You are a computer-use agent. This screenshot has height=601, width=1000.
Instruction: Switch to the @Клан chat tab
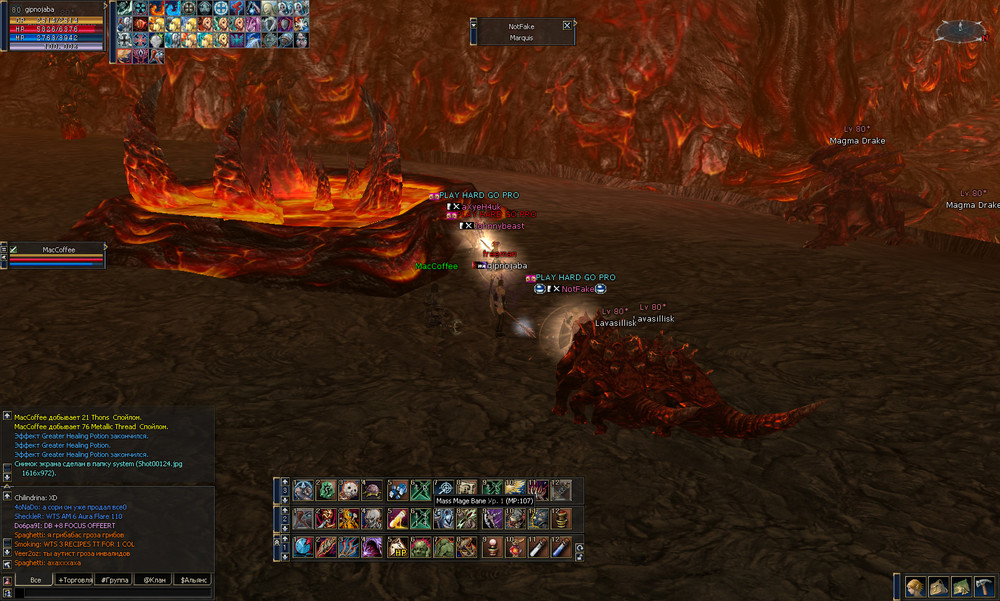pyautogui.click(x=153, y=579)
